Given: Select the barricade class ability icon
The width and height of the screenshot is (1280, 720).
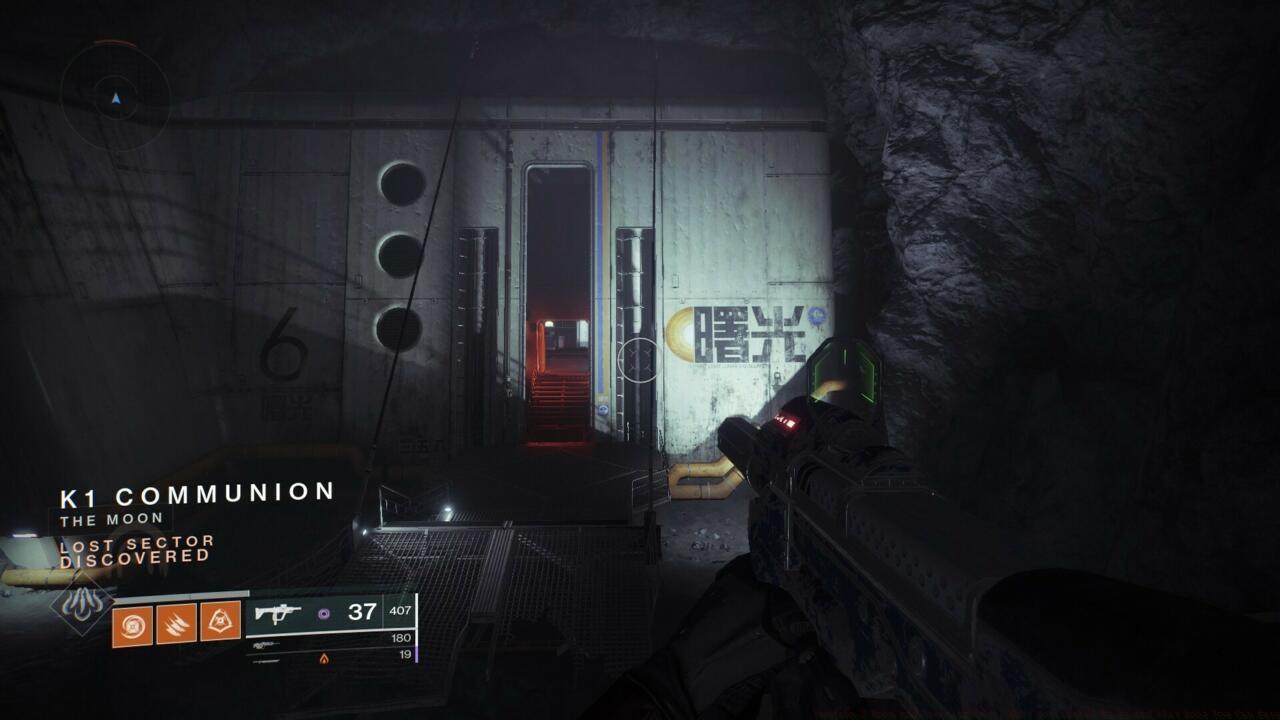Looking at the screenshot, I should click(220, 622).
